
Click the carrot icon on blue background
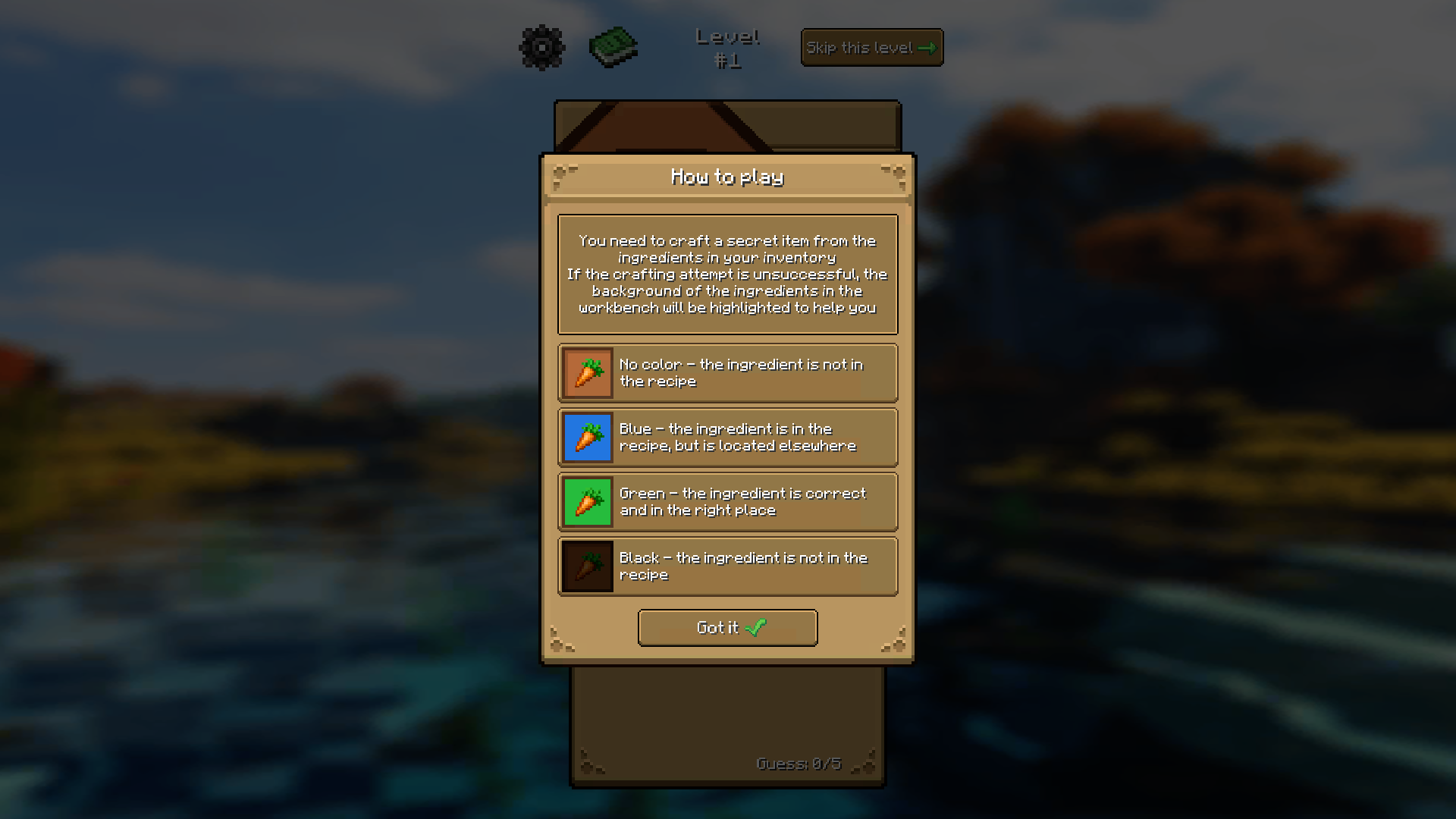pyautogui.click(x=586, y=437)
